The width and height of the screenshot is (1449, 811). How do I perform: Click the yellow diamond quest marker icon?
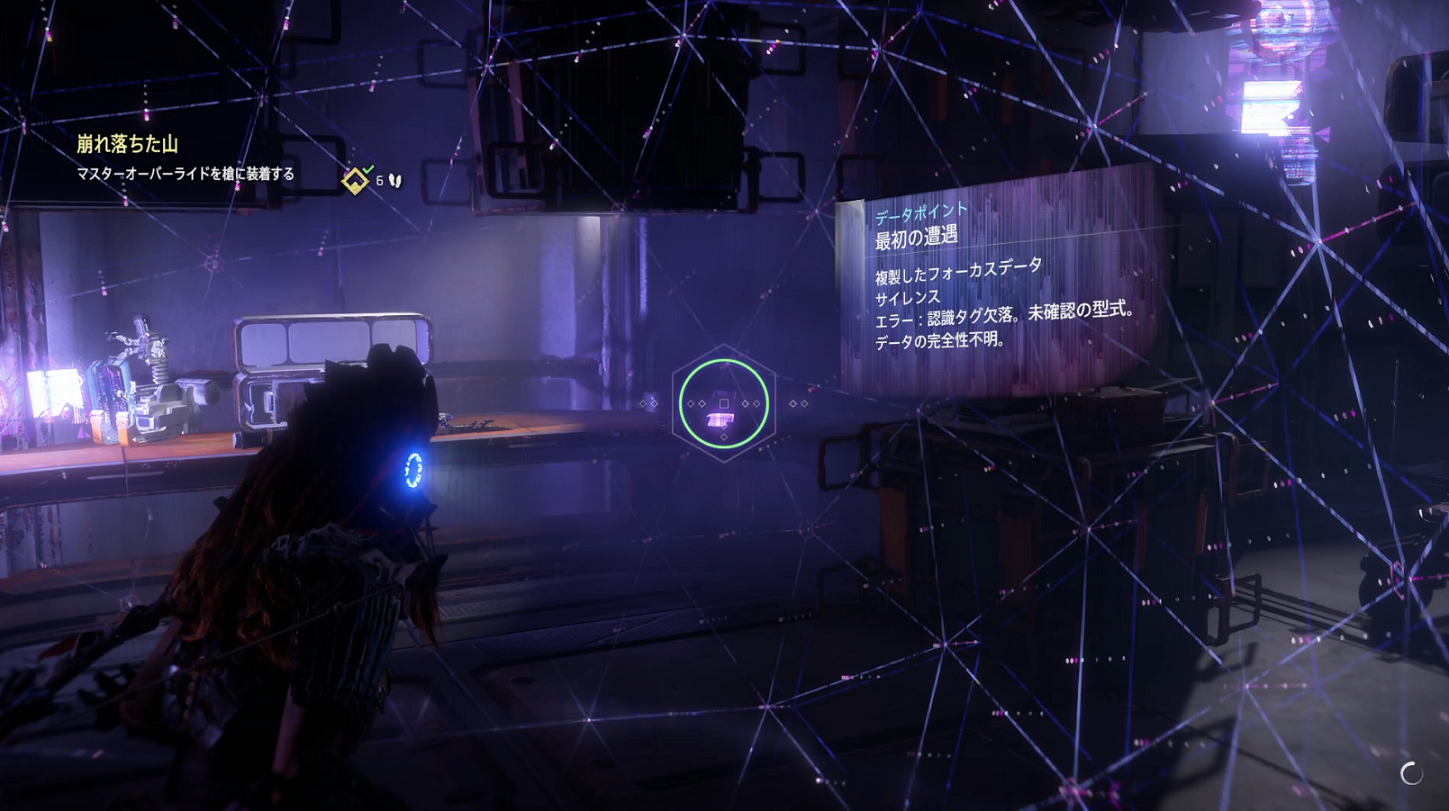pos(355,181)
